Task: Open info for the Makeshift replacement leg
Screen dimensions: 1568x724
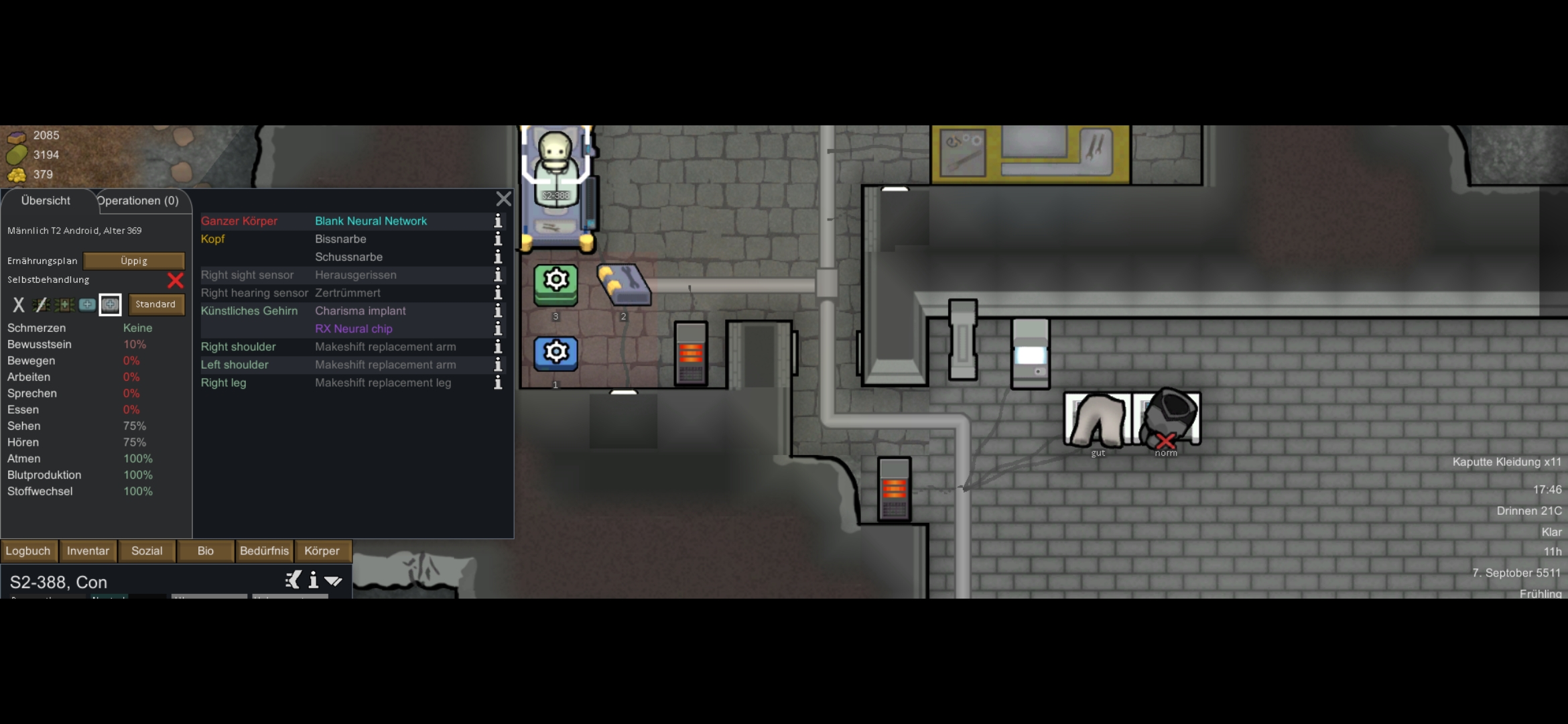Action: pyautogui.click(x=497, y=383)
